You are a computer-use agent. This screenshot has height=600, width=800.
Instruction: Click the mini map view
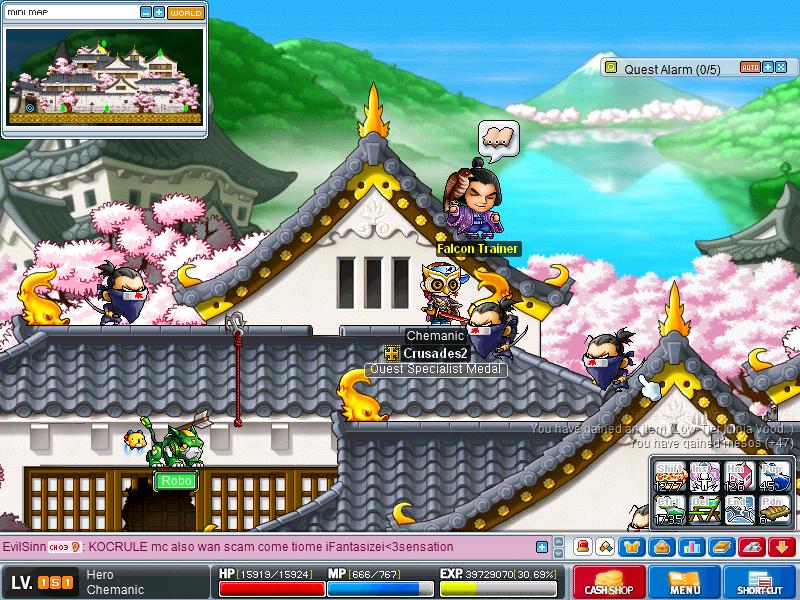click(104, 76)
